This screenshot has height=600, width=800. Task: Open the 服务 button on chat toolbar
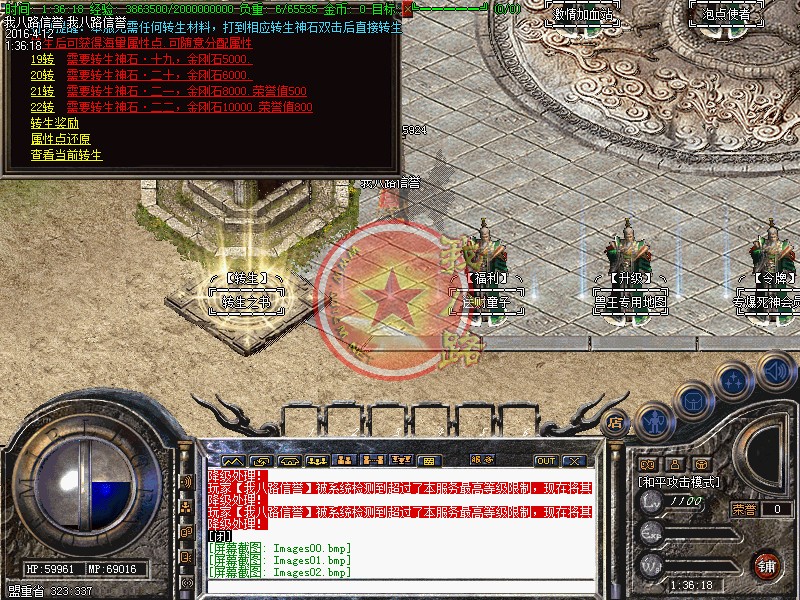[483, 461]
